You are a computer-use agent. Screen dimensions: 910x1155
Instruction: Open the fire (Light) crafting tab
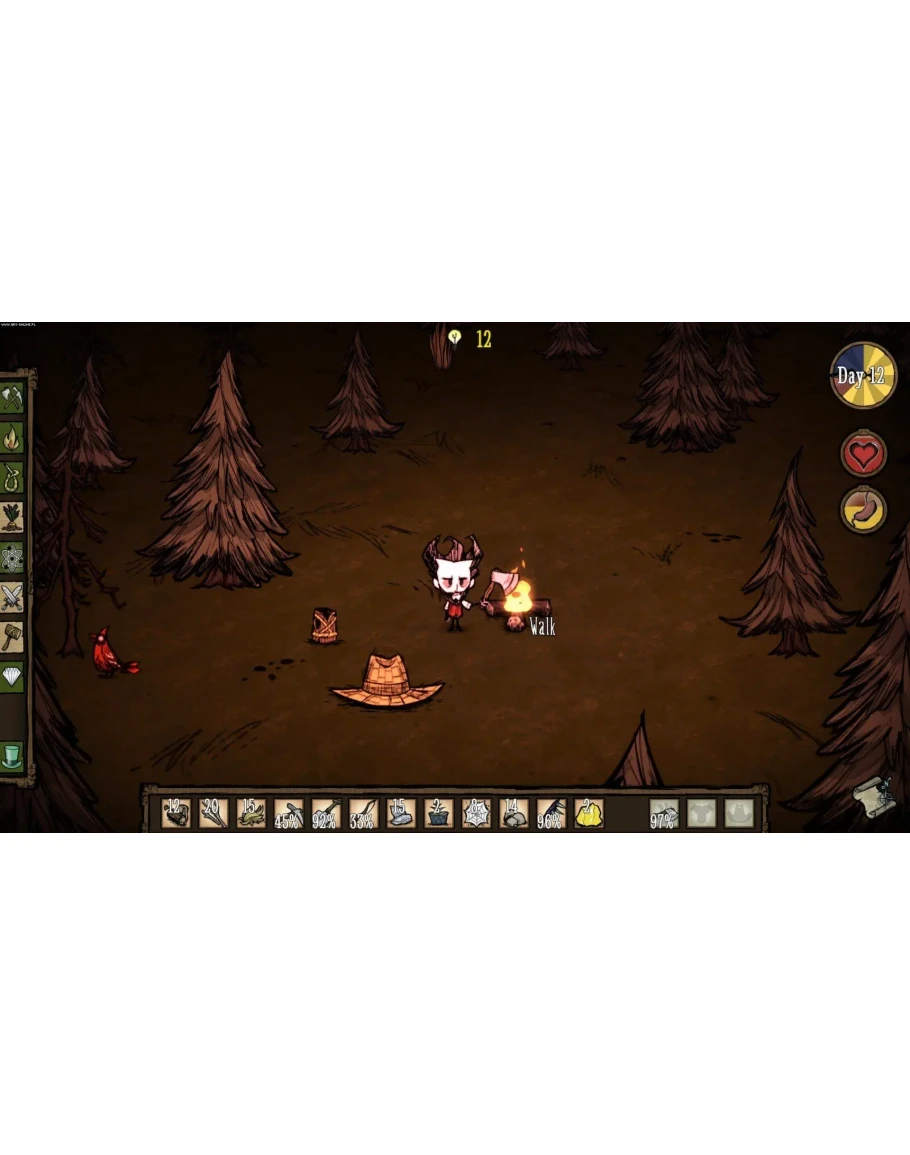(x=12, y=437)
